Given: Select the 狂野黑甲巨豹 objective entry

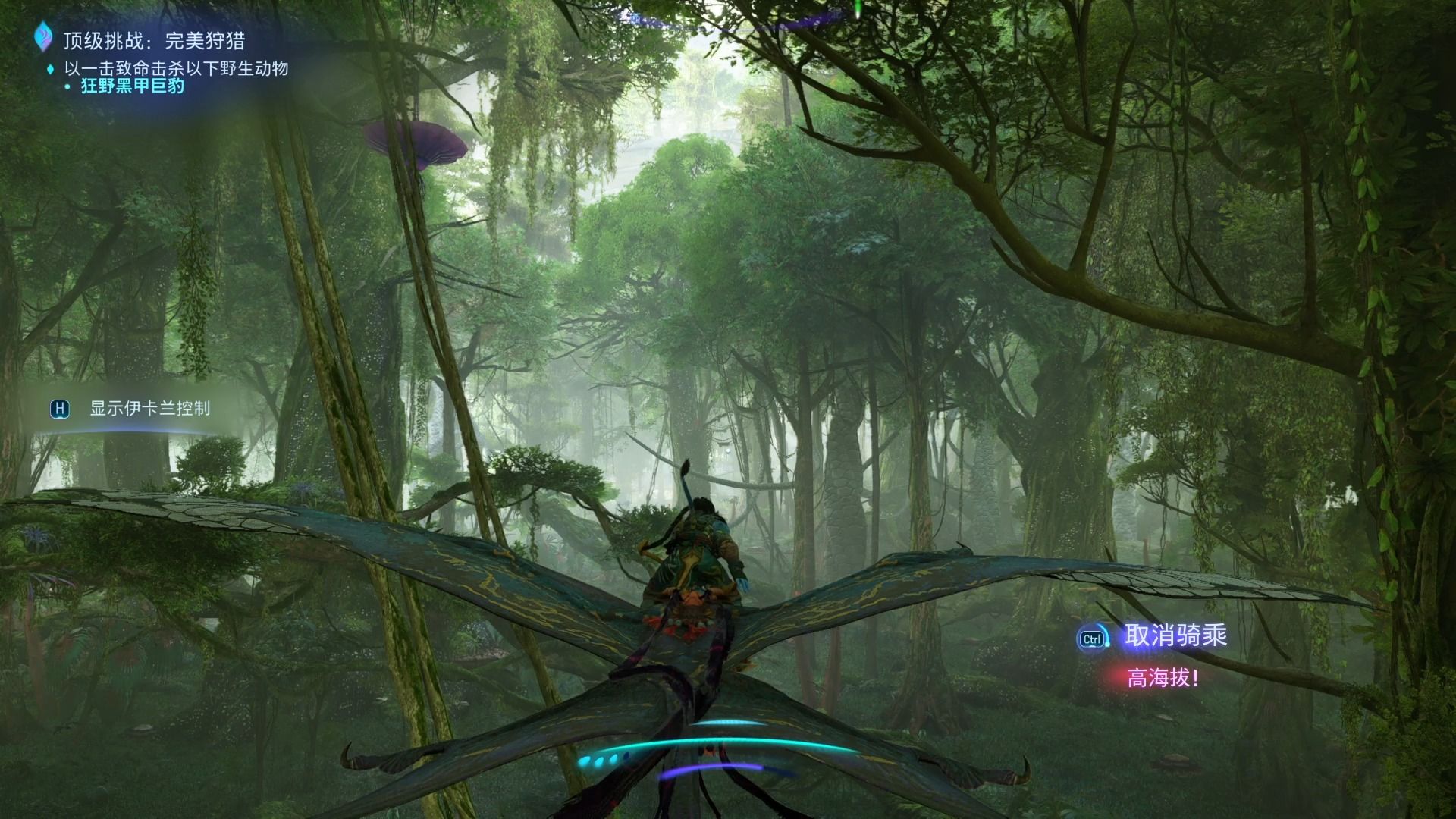Looking at the screenshot, I should pyautogui.click(x=132, y=86).
